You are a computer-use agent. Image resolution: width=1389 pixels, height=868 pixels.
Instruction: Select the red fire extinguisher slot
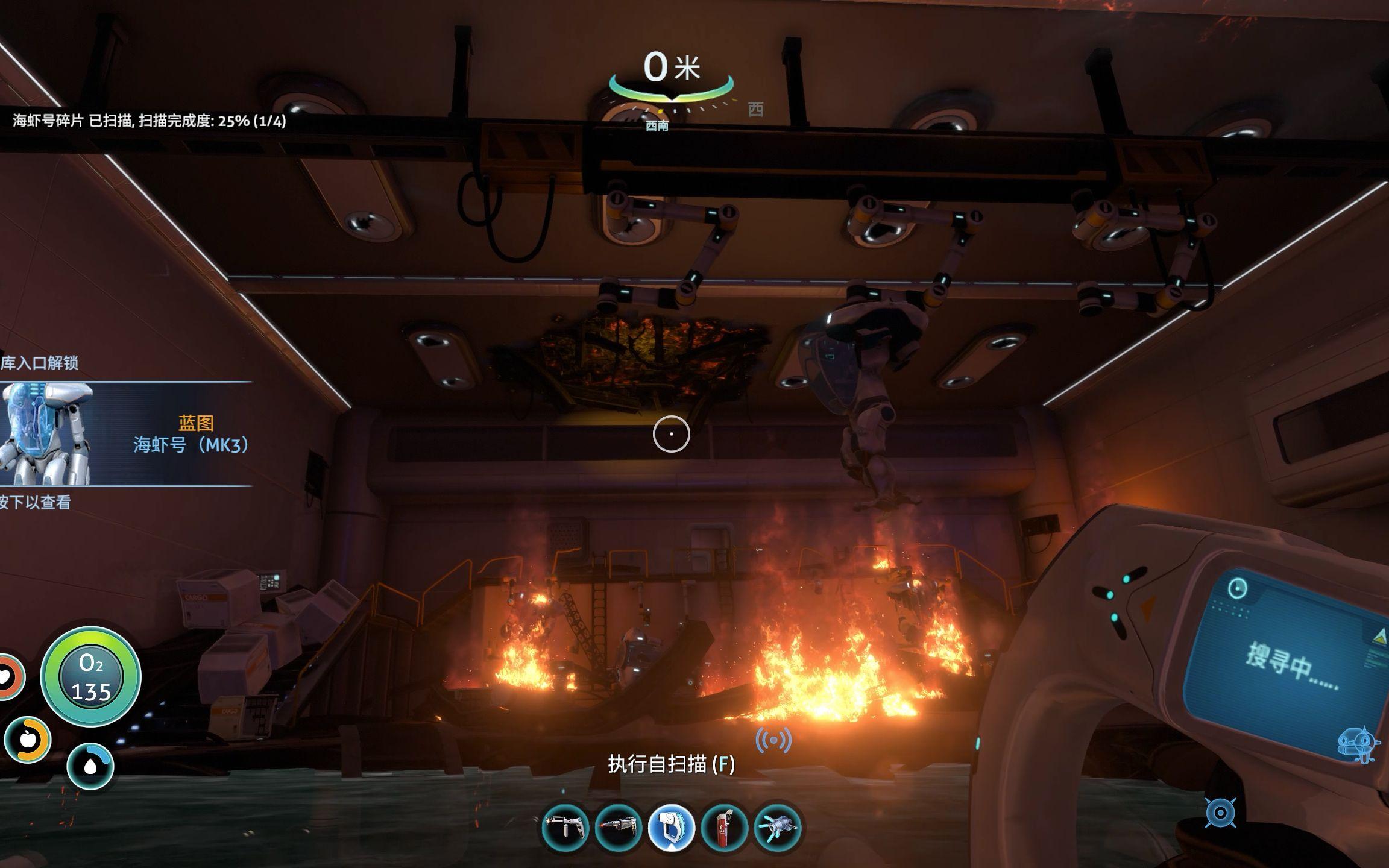724,828
